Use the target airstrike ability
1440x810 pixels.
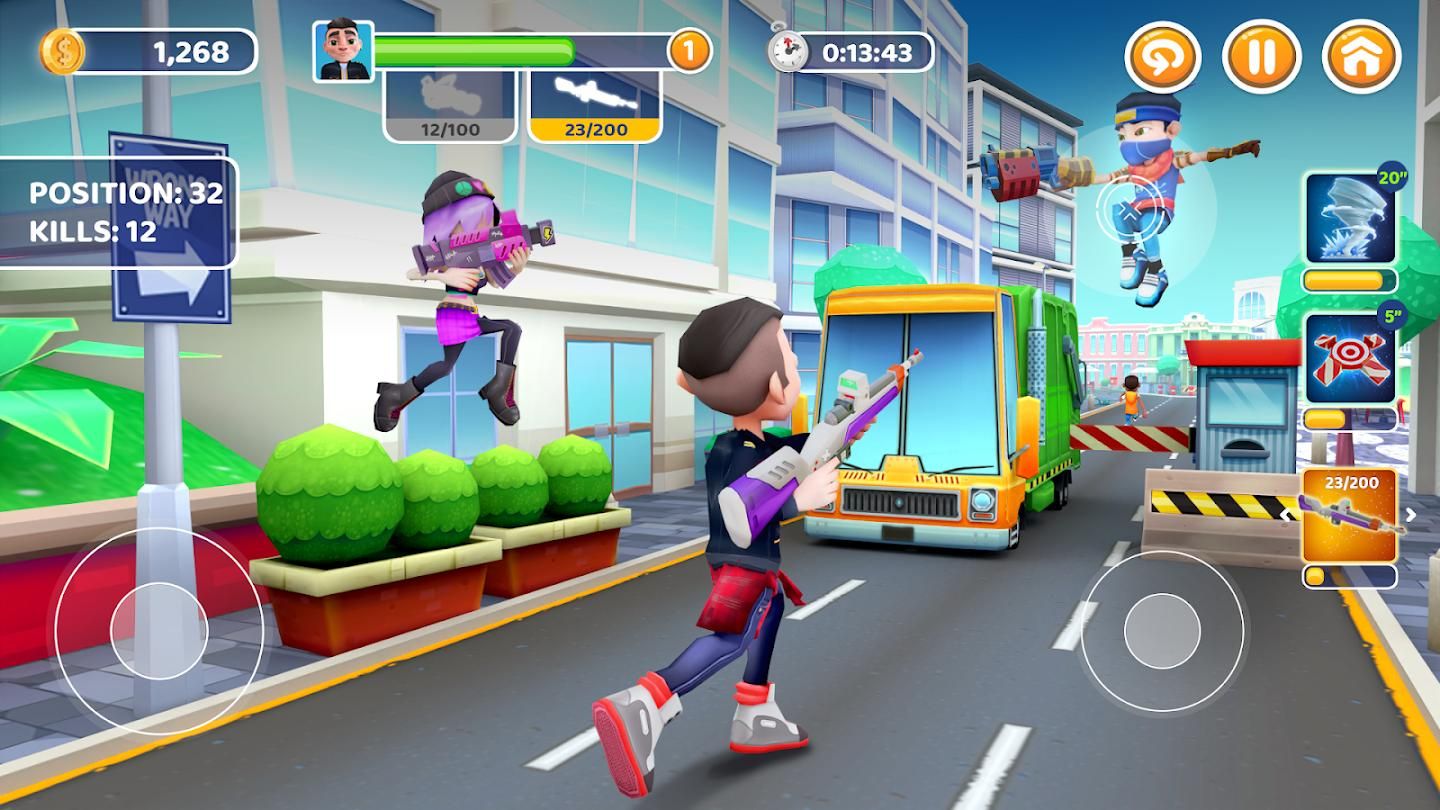point(1350,357)
